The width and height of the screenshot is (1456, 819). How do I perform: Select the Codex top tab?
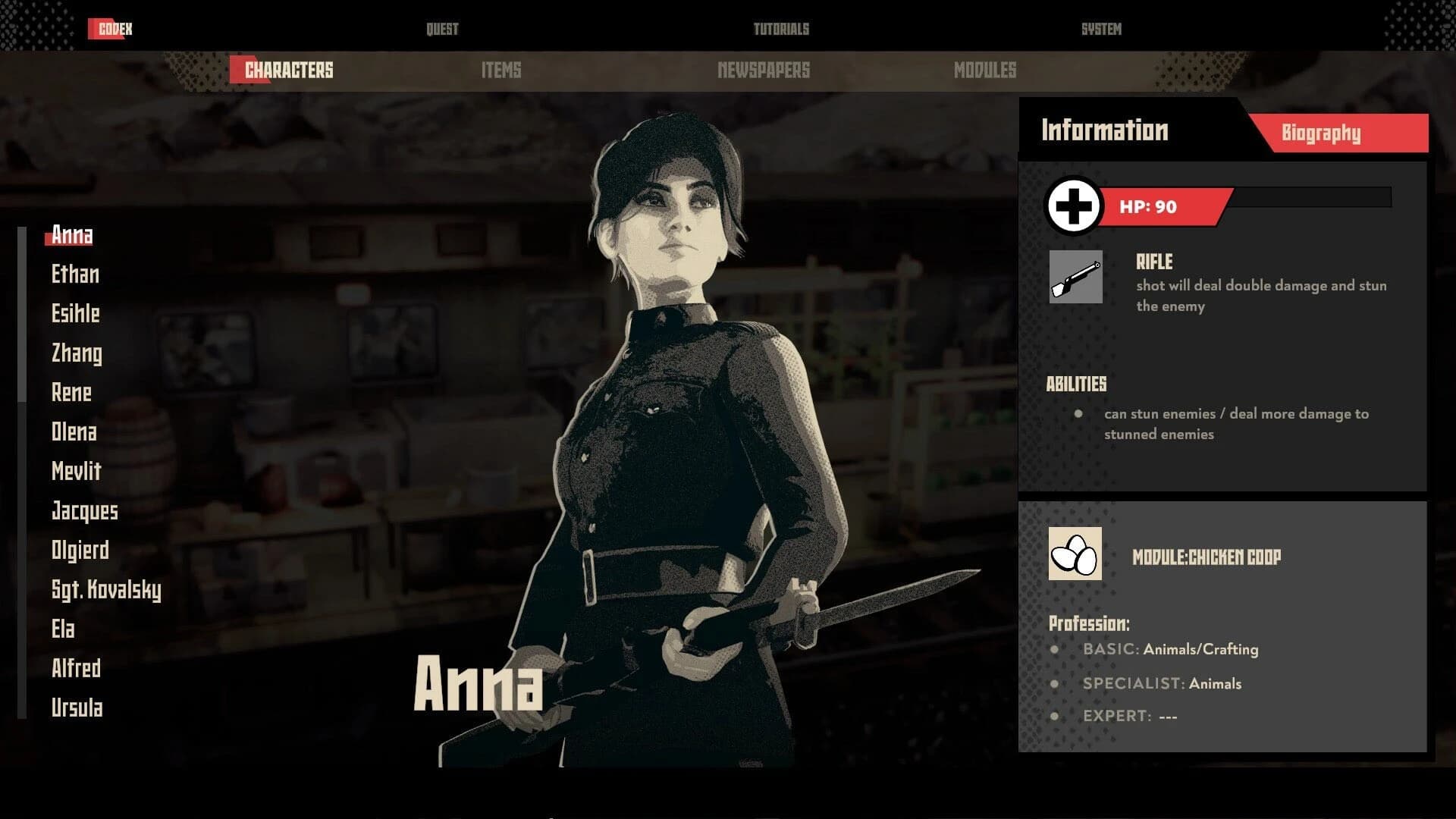(x=115, y=30)
